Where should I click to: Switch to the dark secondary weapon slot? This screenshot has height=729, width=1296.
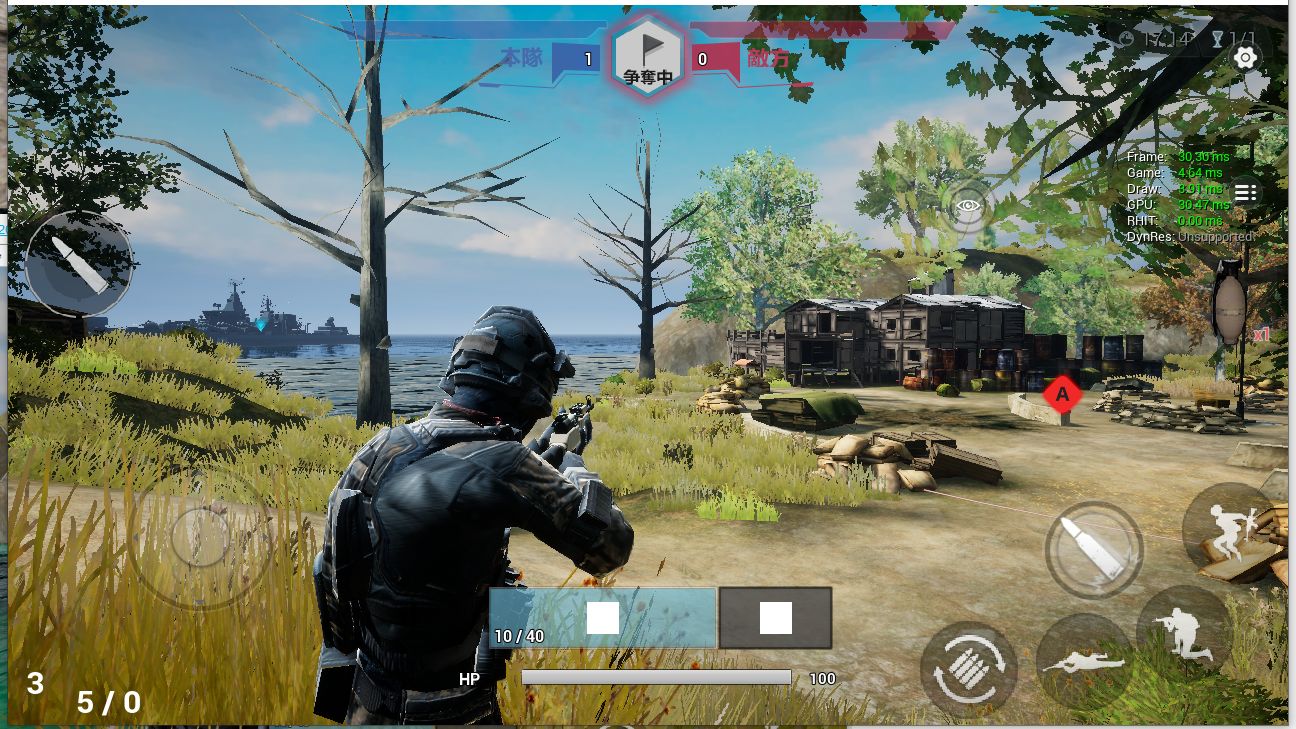775,618
